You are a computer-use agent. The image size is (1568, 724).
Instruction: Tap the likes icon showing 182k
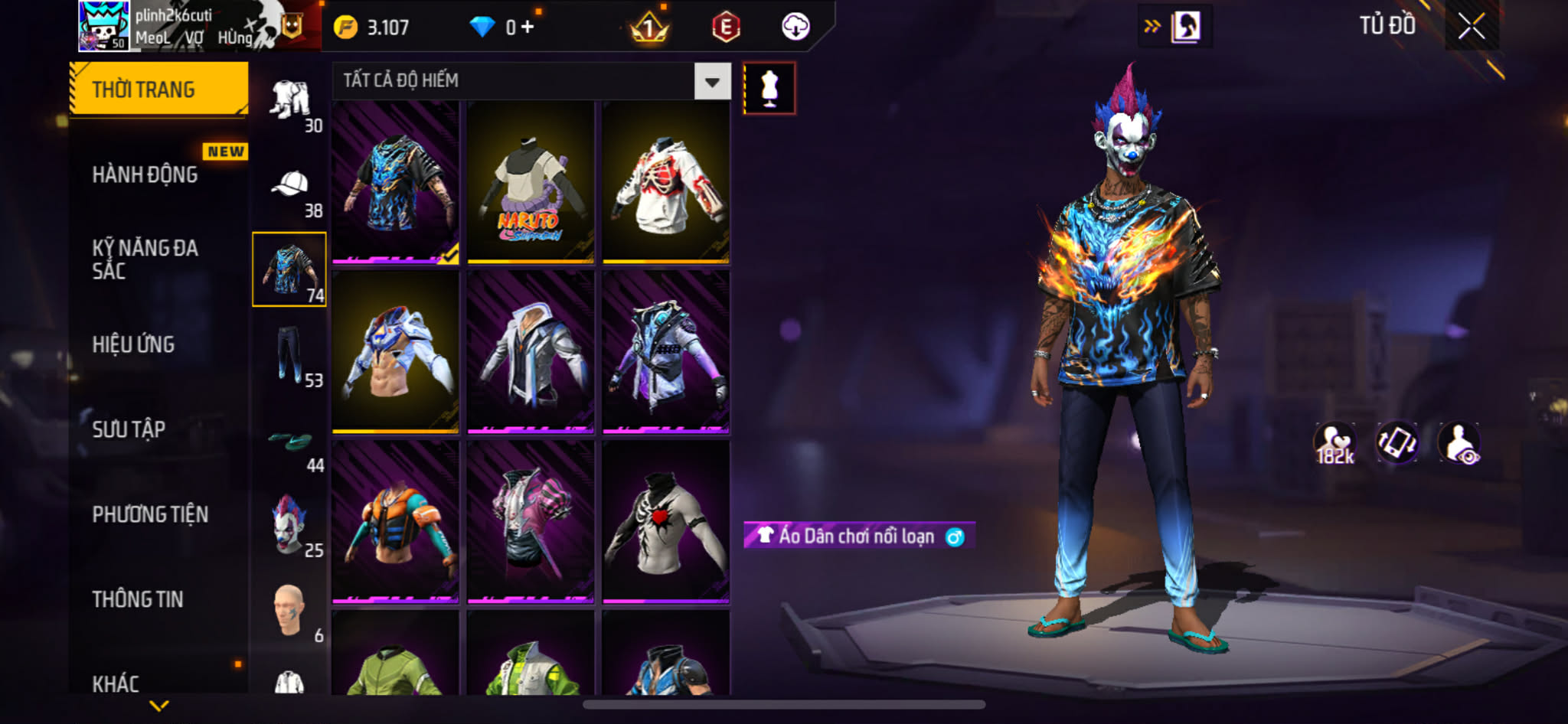click(x=1334, y=443)
